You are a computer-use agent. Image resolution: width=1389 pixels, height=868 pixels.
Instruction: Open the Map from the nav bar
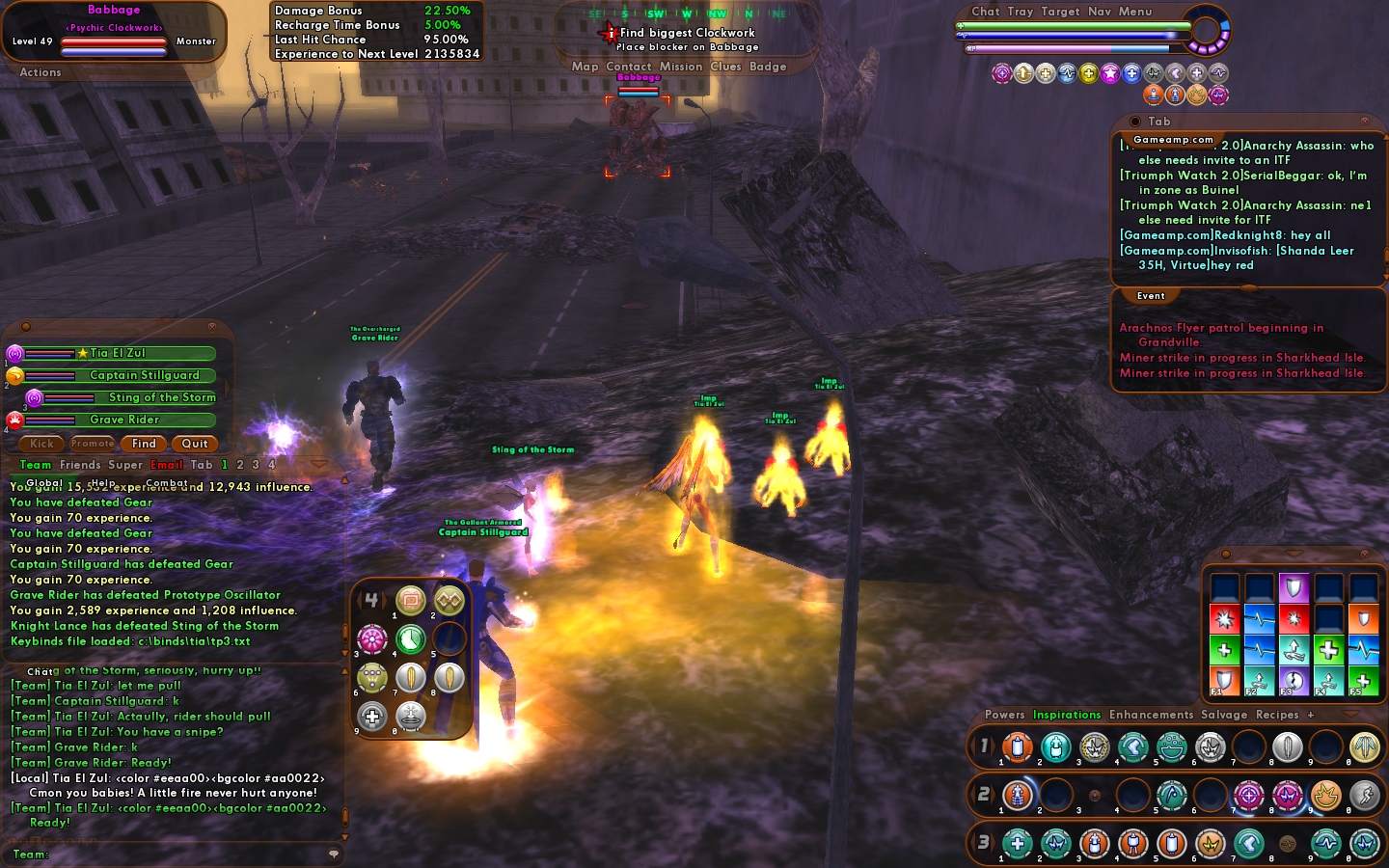point(585,67)
